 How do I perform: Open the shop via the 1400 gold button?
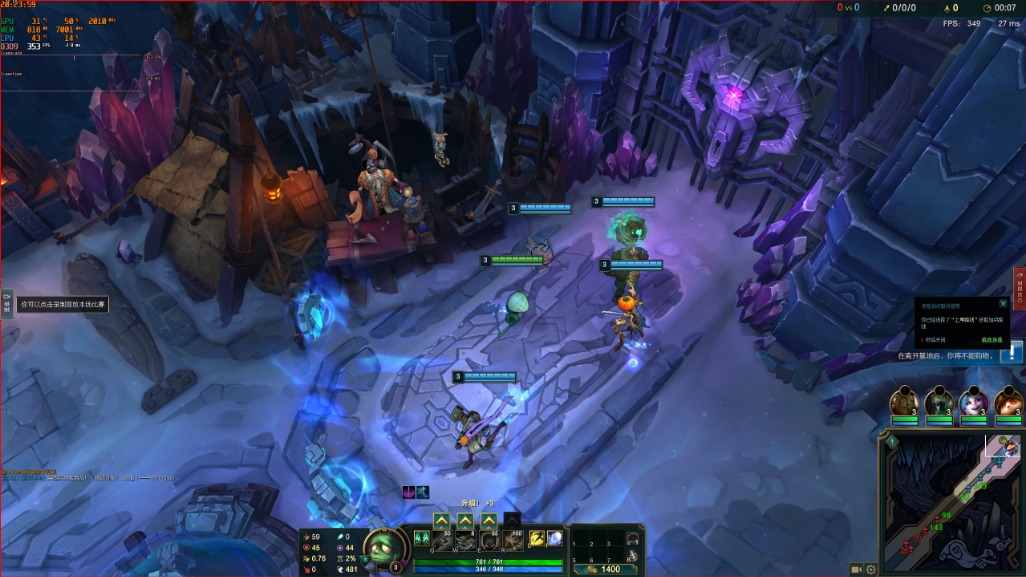[604, 569]
